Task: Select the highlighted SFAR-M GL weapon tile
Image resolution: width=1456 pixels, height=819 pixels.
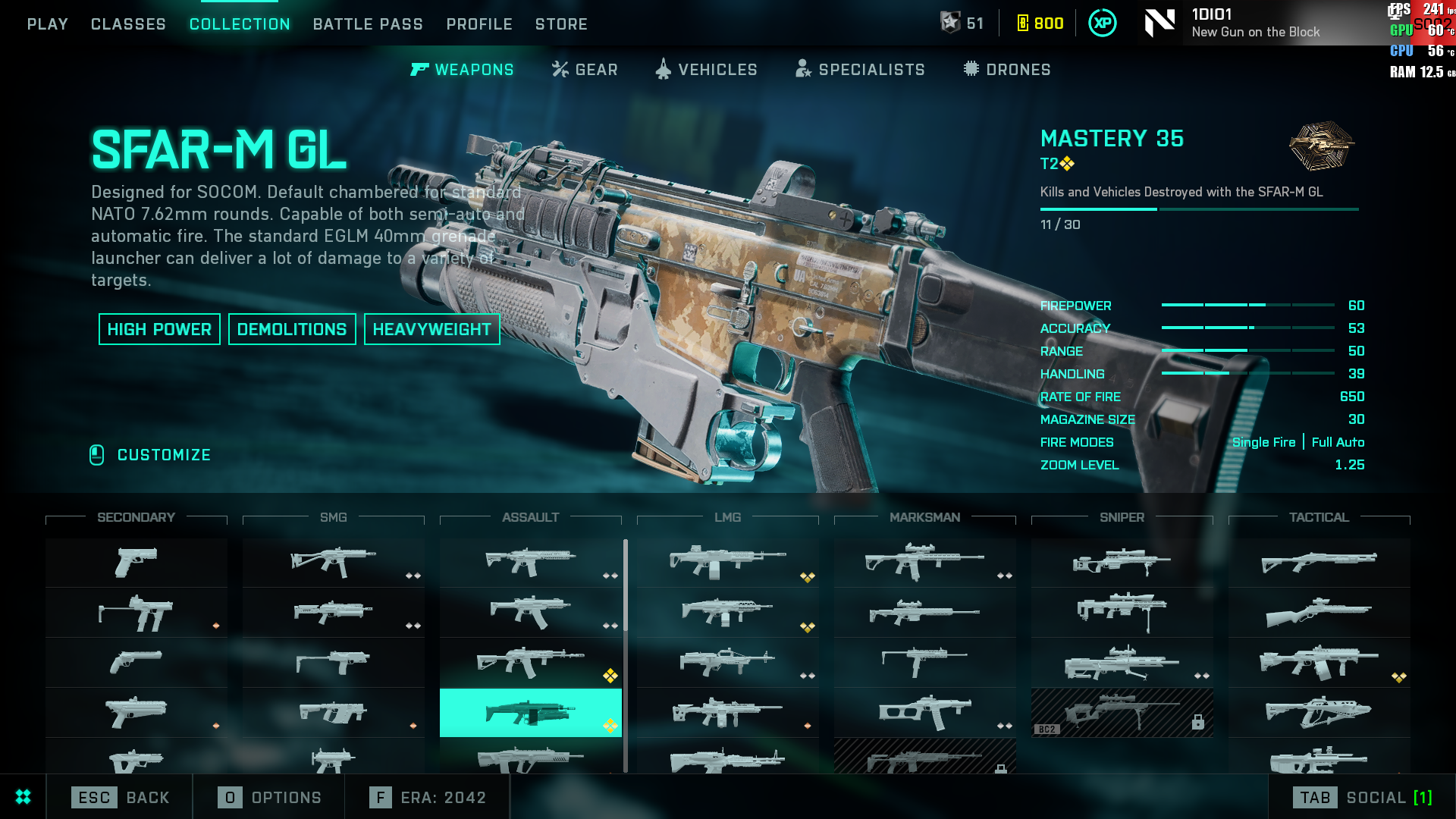Action: pos(530,713)
